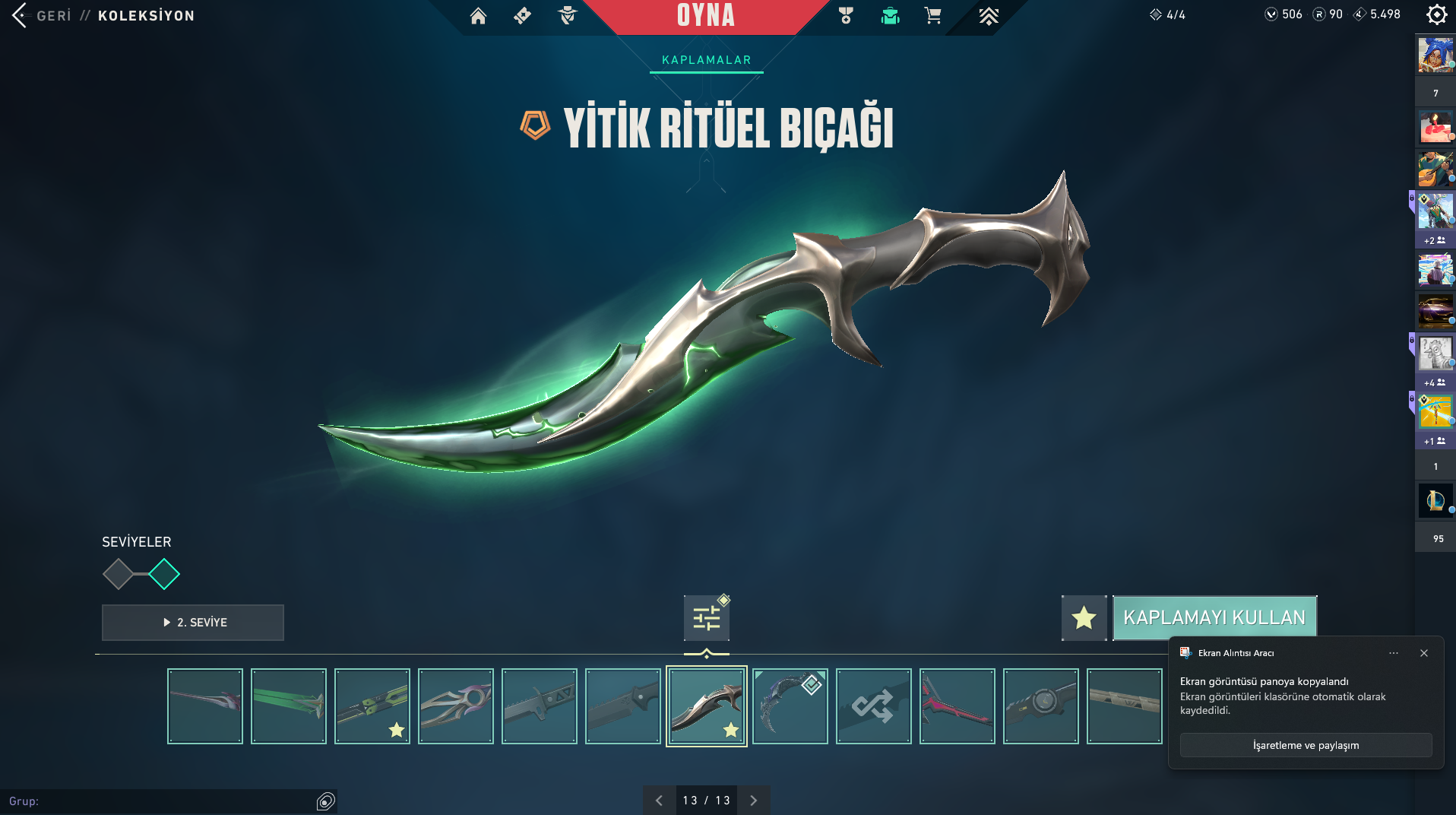Open the skin filter sliders button

click(x=706, y=617)
